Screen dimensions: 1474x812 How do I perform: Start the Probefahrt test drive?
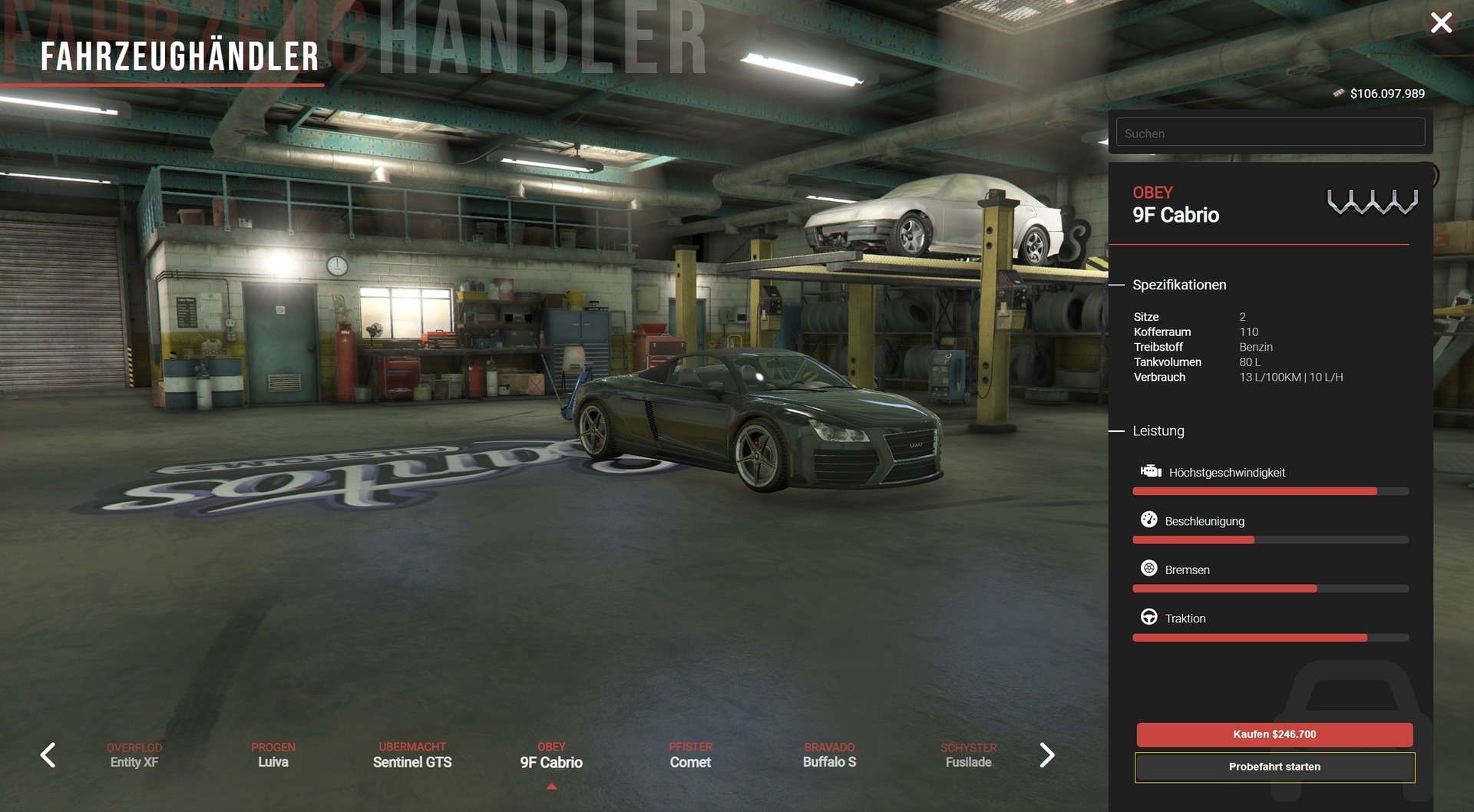coord(1274,767)
